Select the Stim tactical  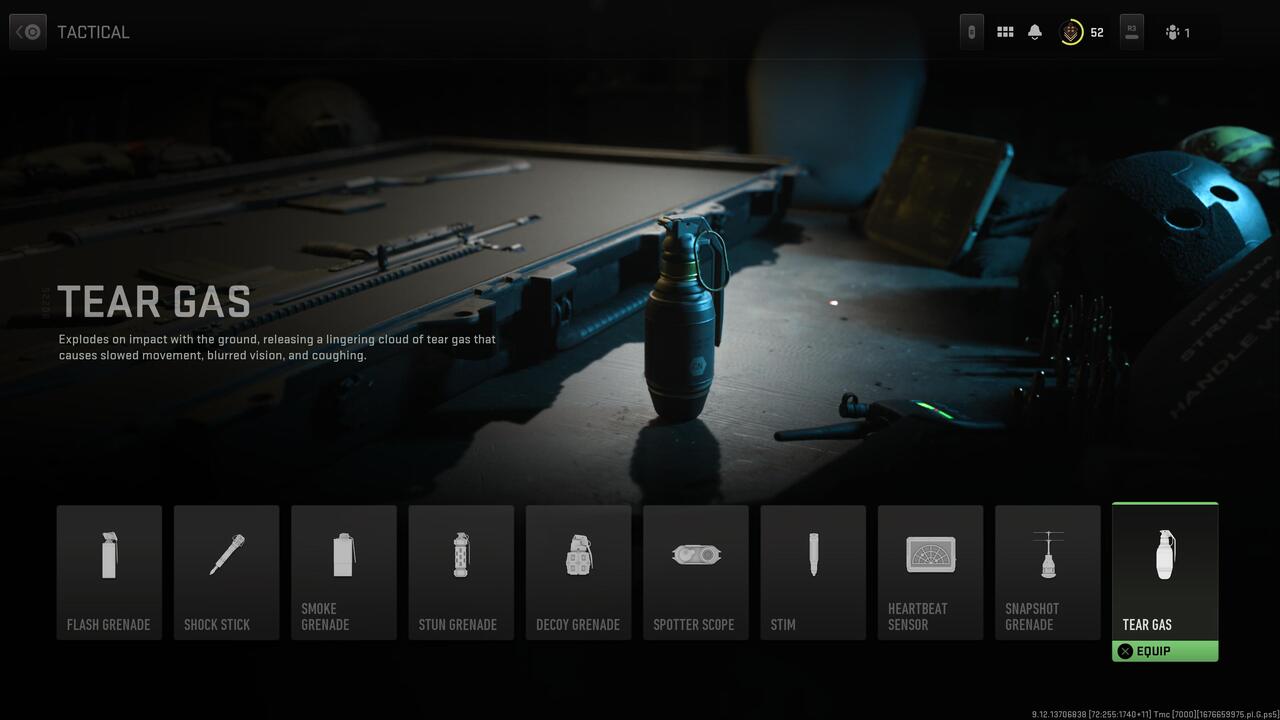[813, 572]
